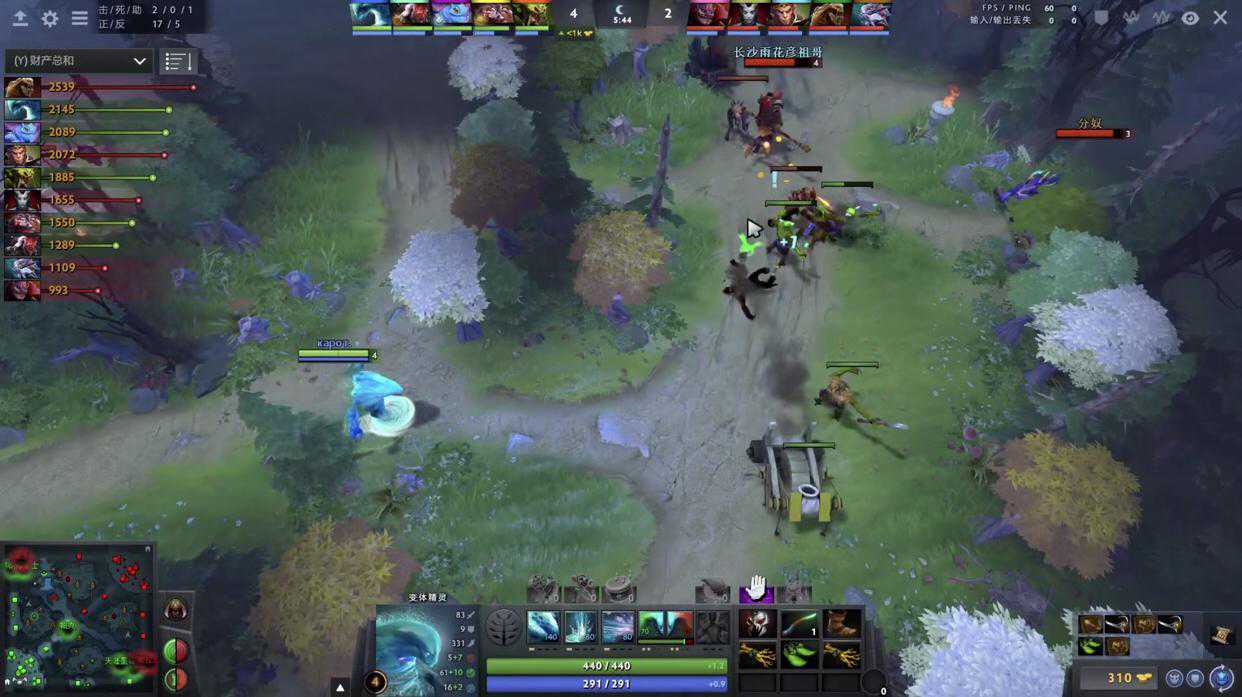The image size is (1242, 697).
Task: Open shop via the 310 gold button
Action: click(1118, 678)
